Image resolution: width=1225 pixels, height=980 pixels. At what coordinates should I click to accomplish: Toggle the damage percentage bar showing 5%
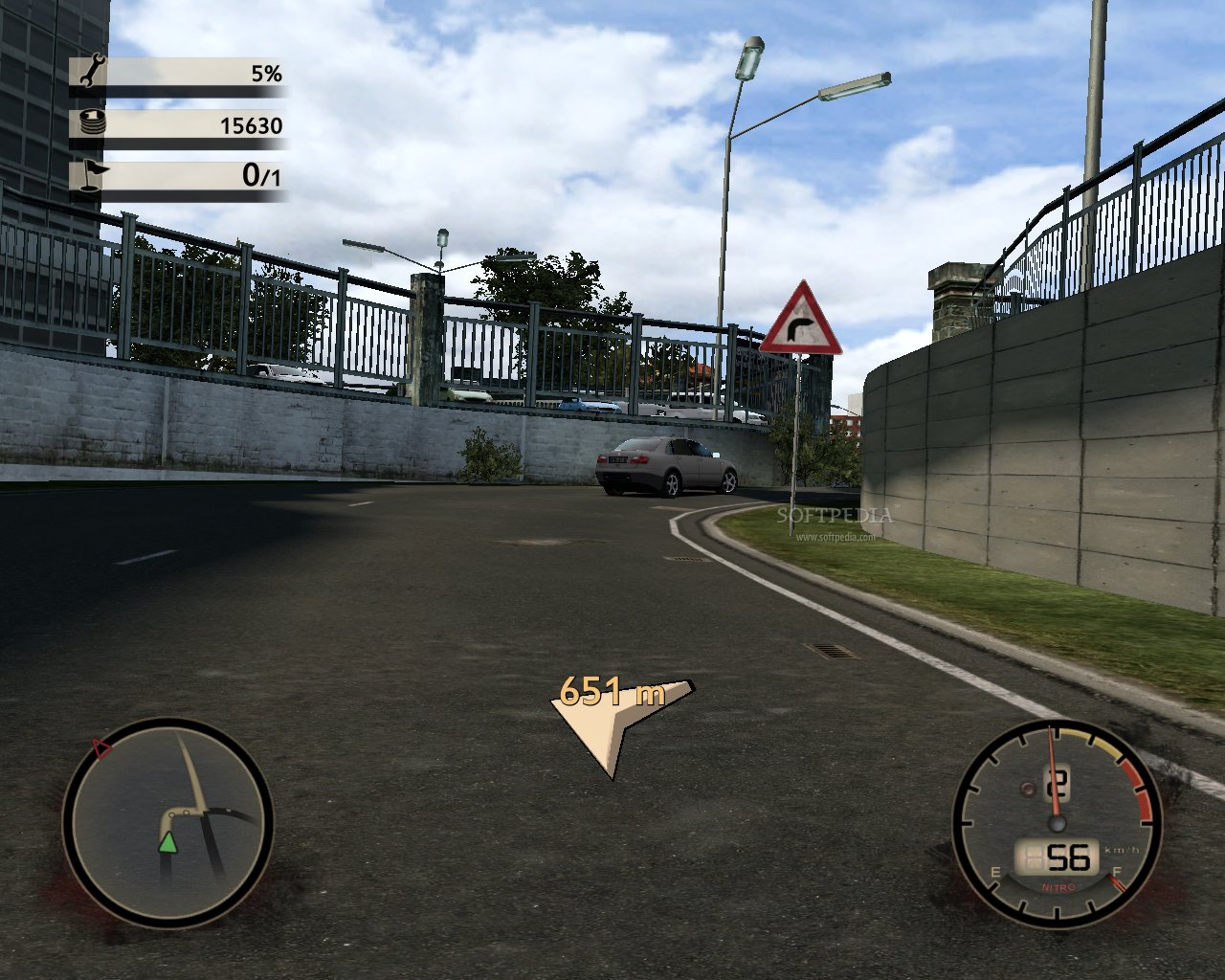191,72
